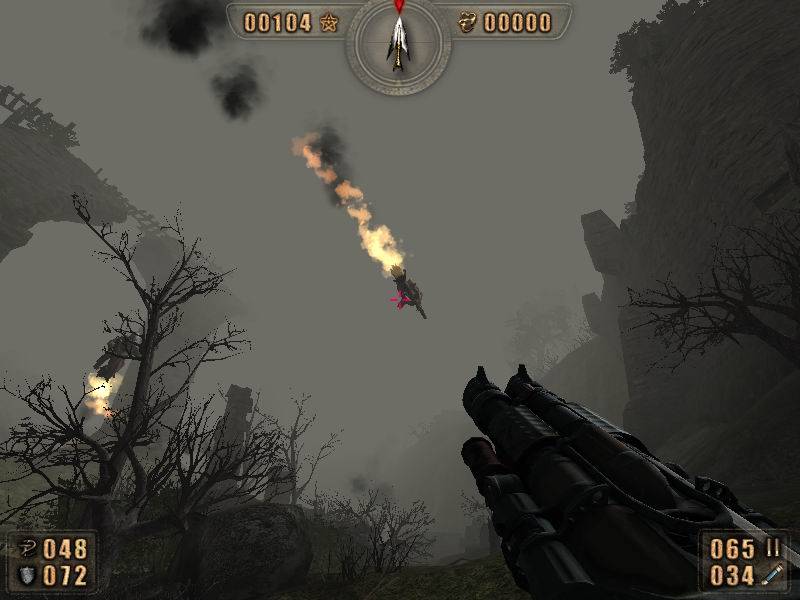
Task: Select the twin bullets ammo icon
Action: 772,548
